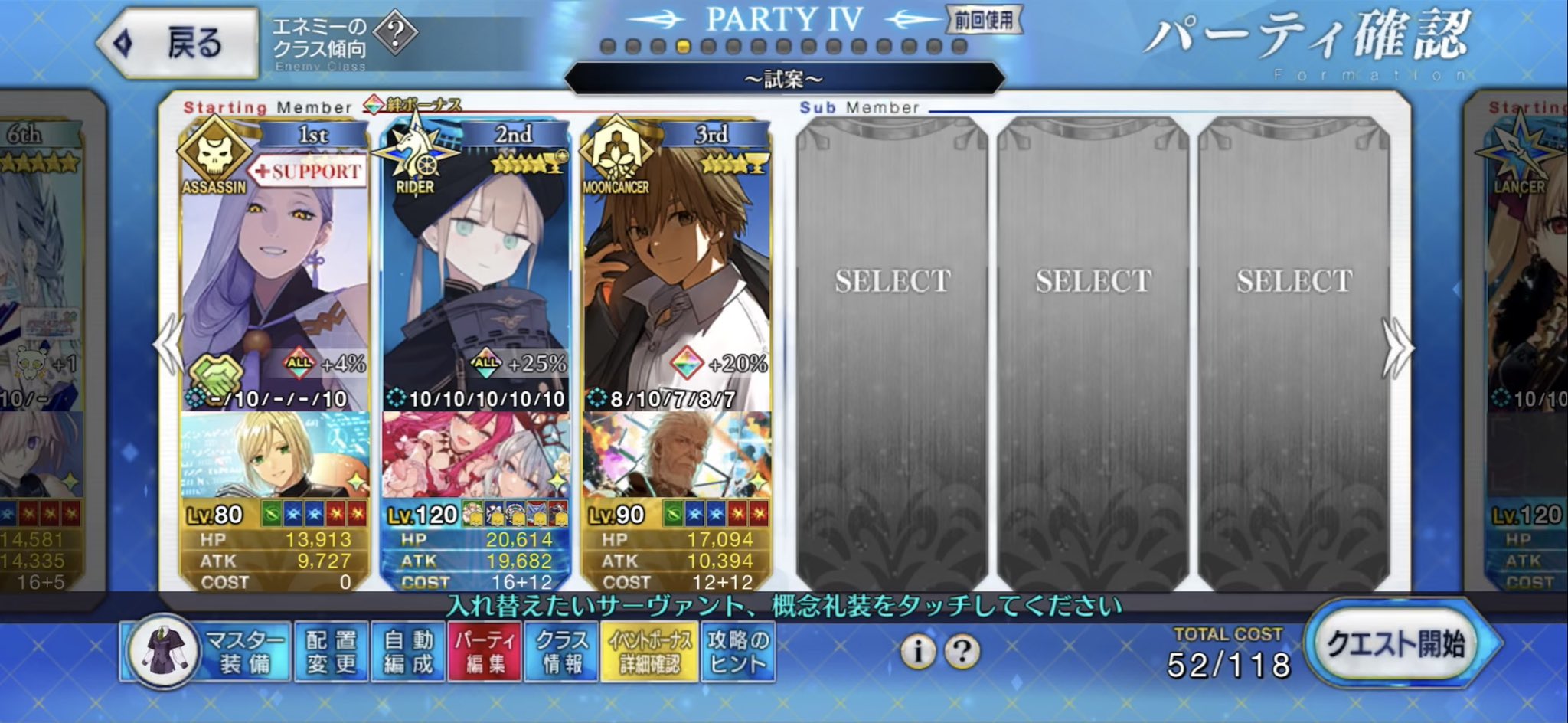
Task: Check イベントボーナス event bonus details
Action: point(650,652)
